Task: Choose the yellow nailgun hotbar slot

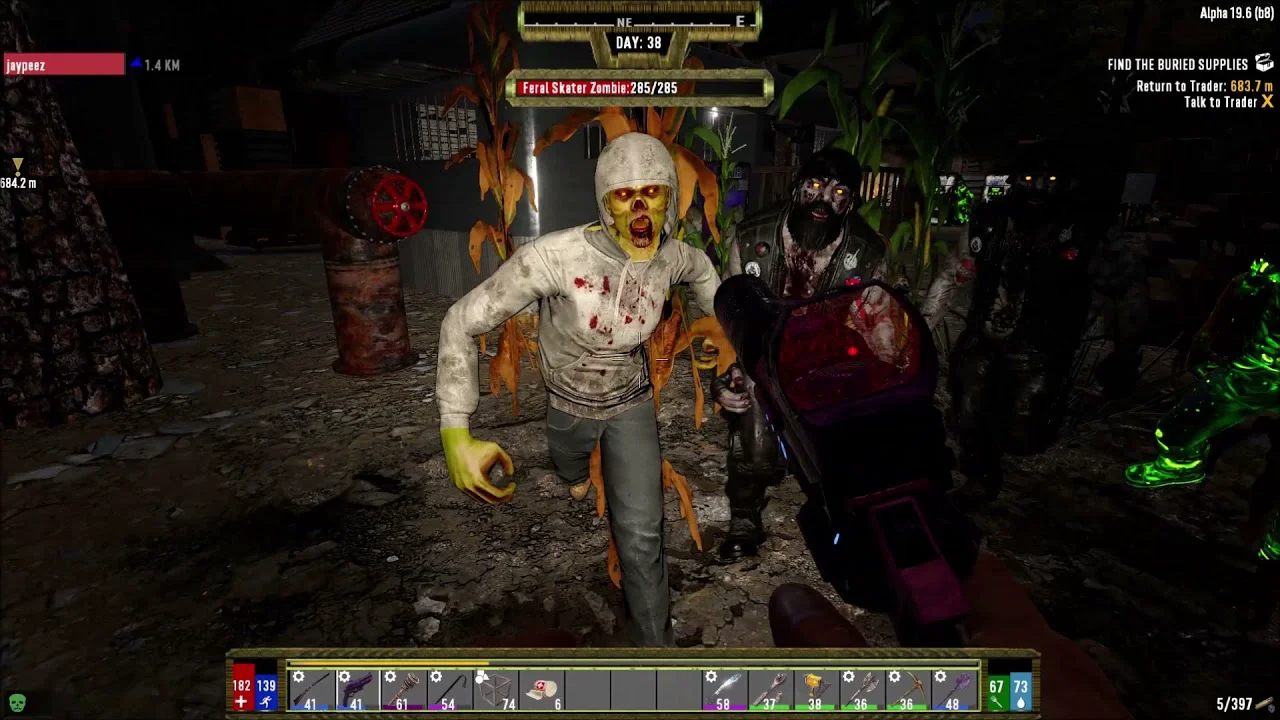Action: coord(816,690)
